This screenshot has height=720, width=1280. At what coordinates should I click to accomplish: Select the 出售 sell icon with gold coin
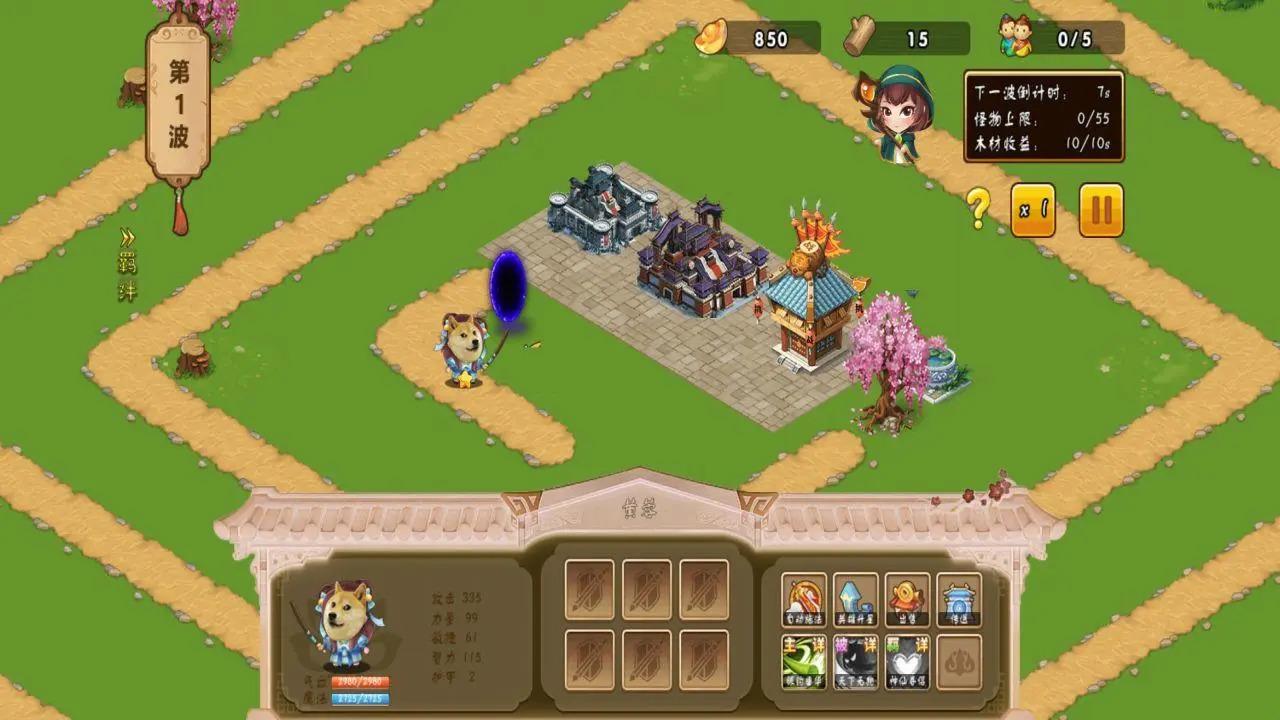907,600
